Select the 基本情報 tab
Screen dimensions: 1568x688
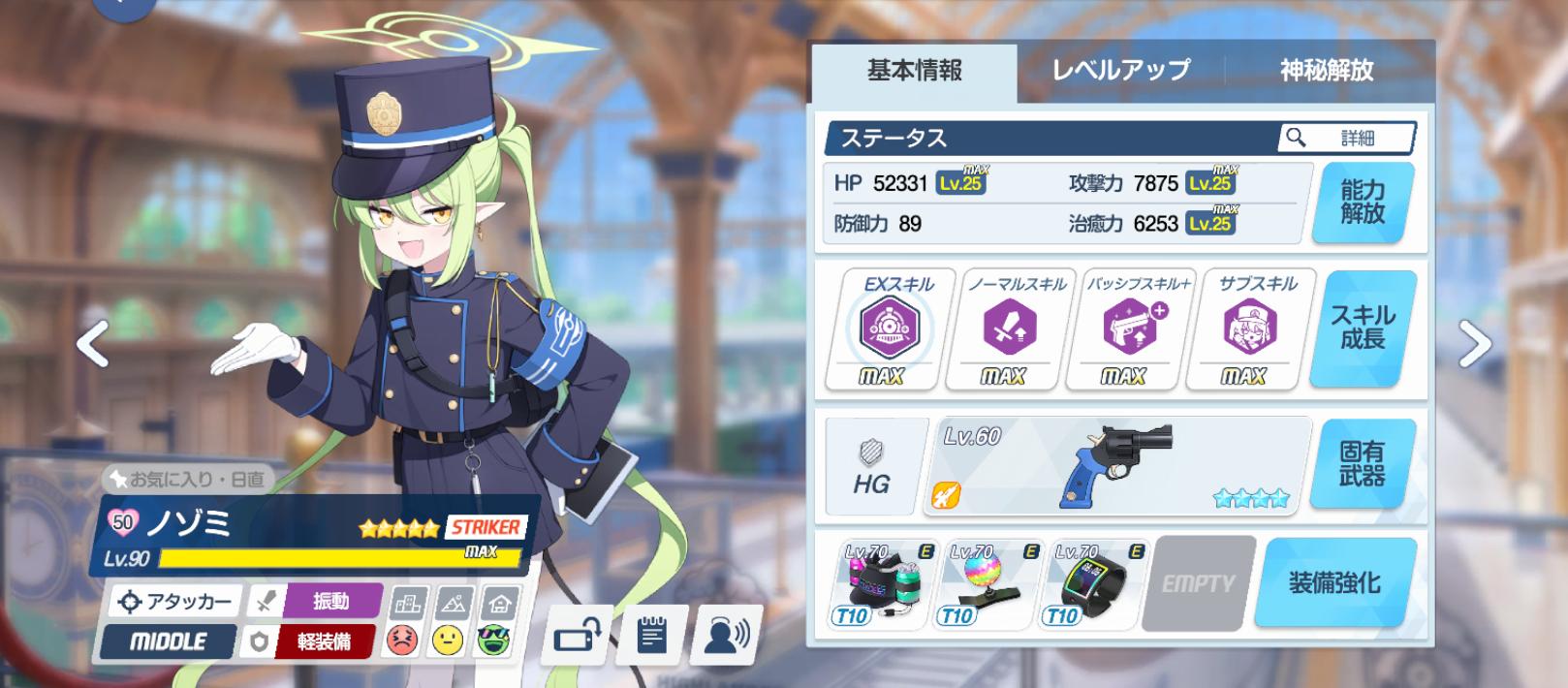point(914,71)
